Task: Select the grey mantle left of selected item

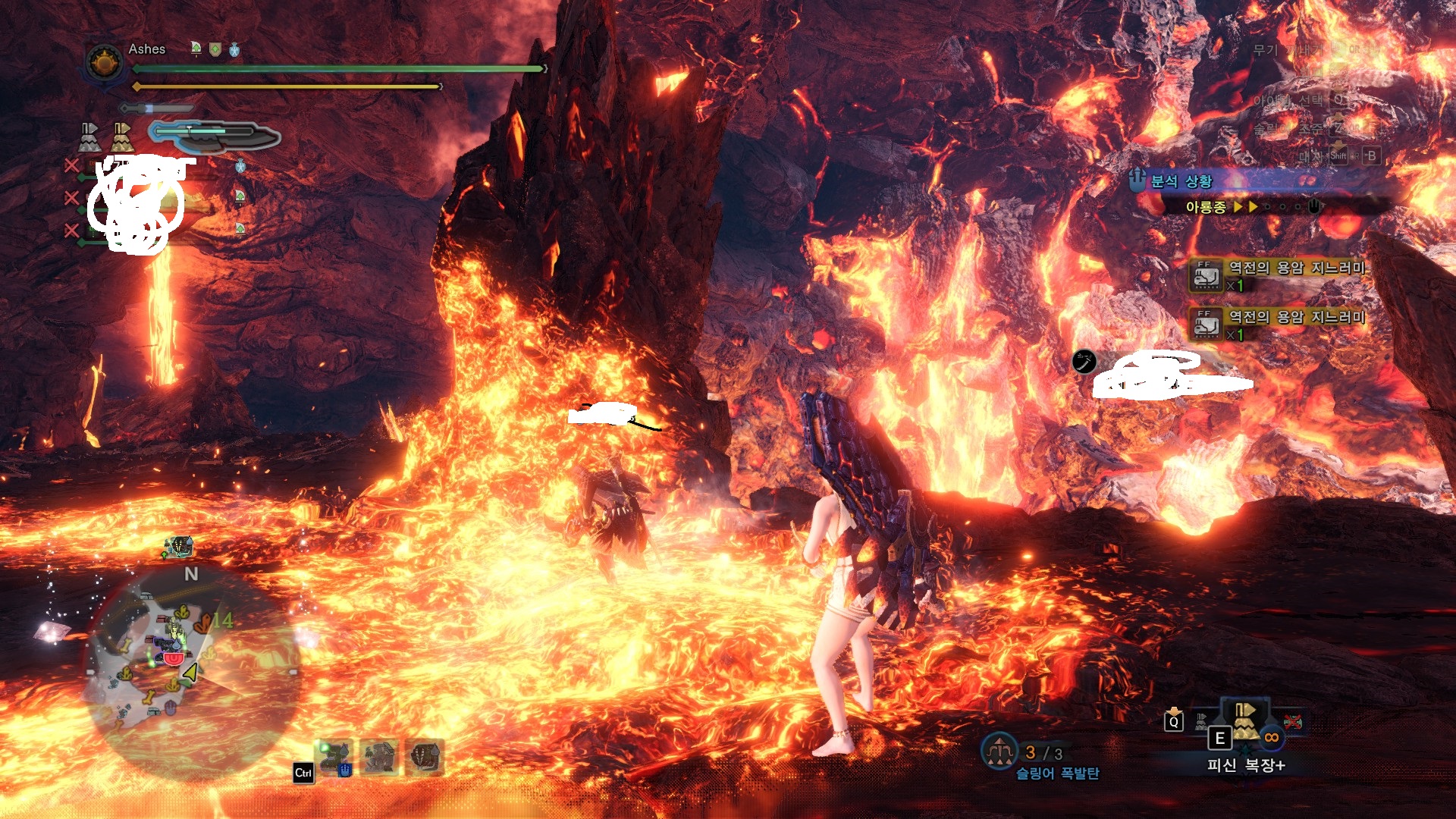Action: tap(1203, 720)
